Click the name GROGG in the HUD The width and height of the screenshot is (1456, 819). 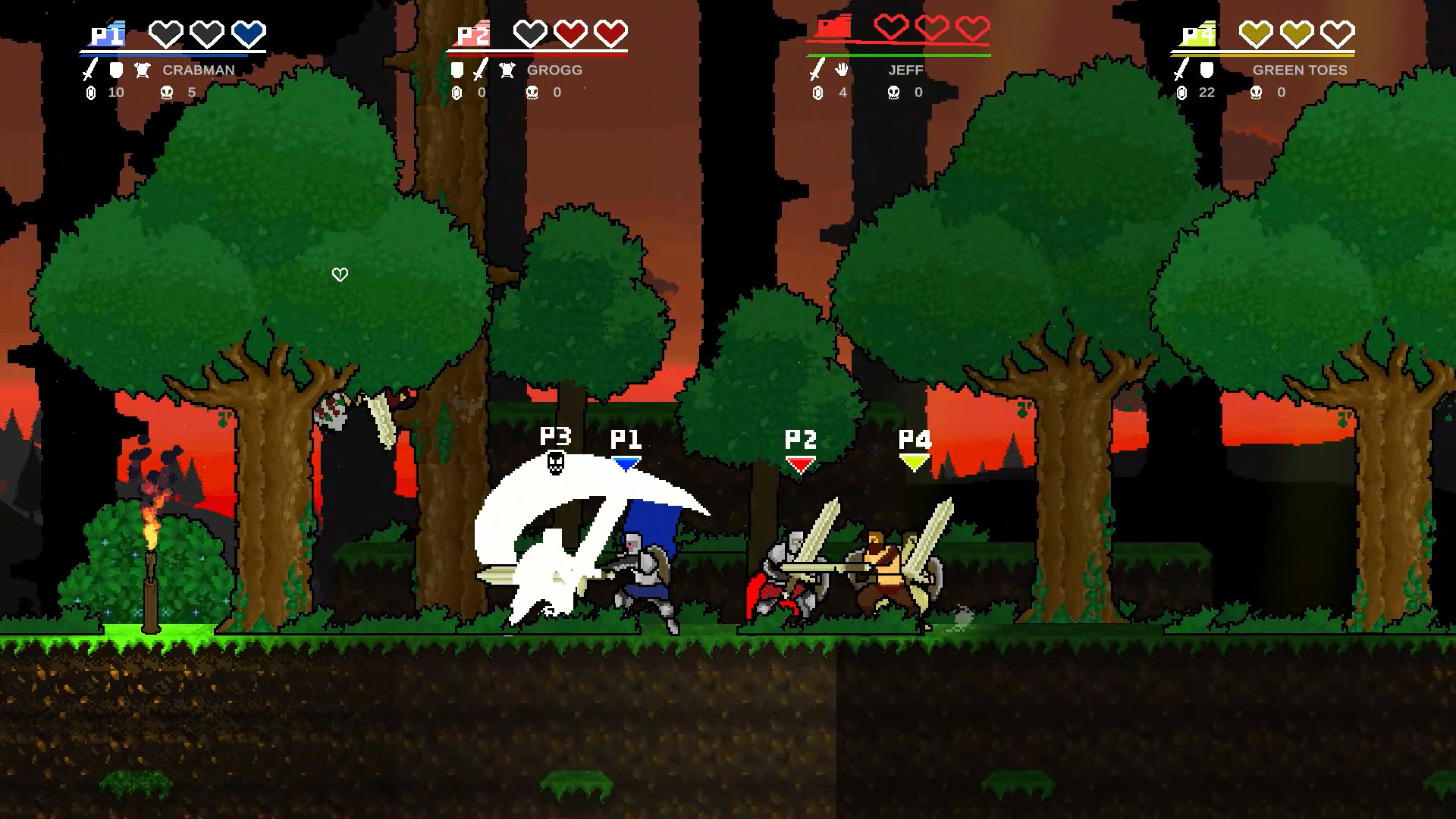[554, 71]
